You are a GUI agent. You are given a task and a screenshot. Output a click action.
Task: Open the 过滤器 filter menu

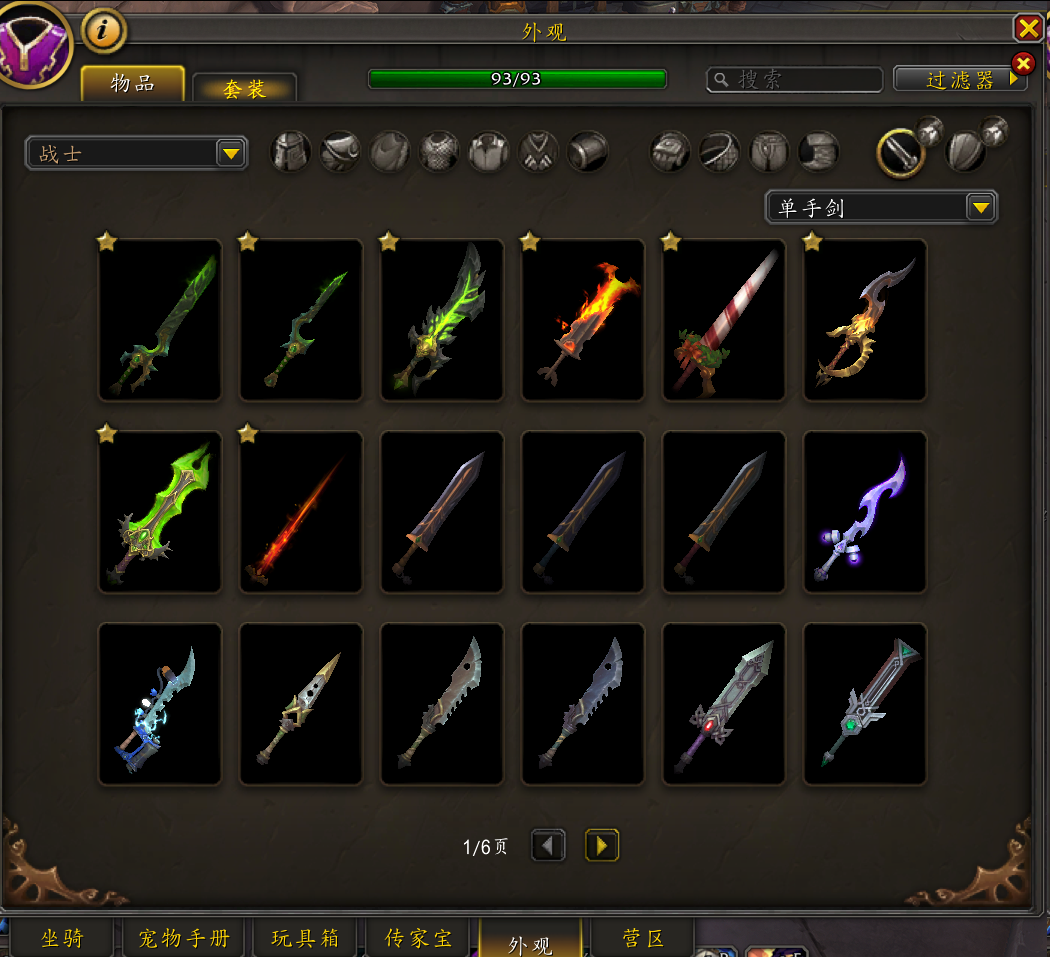pyautogui.click(x=960, y=80)
